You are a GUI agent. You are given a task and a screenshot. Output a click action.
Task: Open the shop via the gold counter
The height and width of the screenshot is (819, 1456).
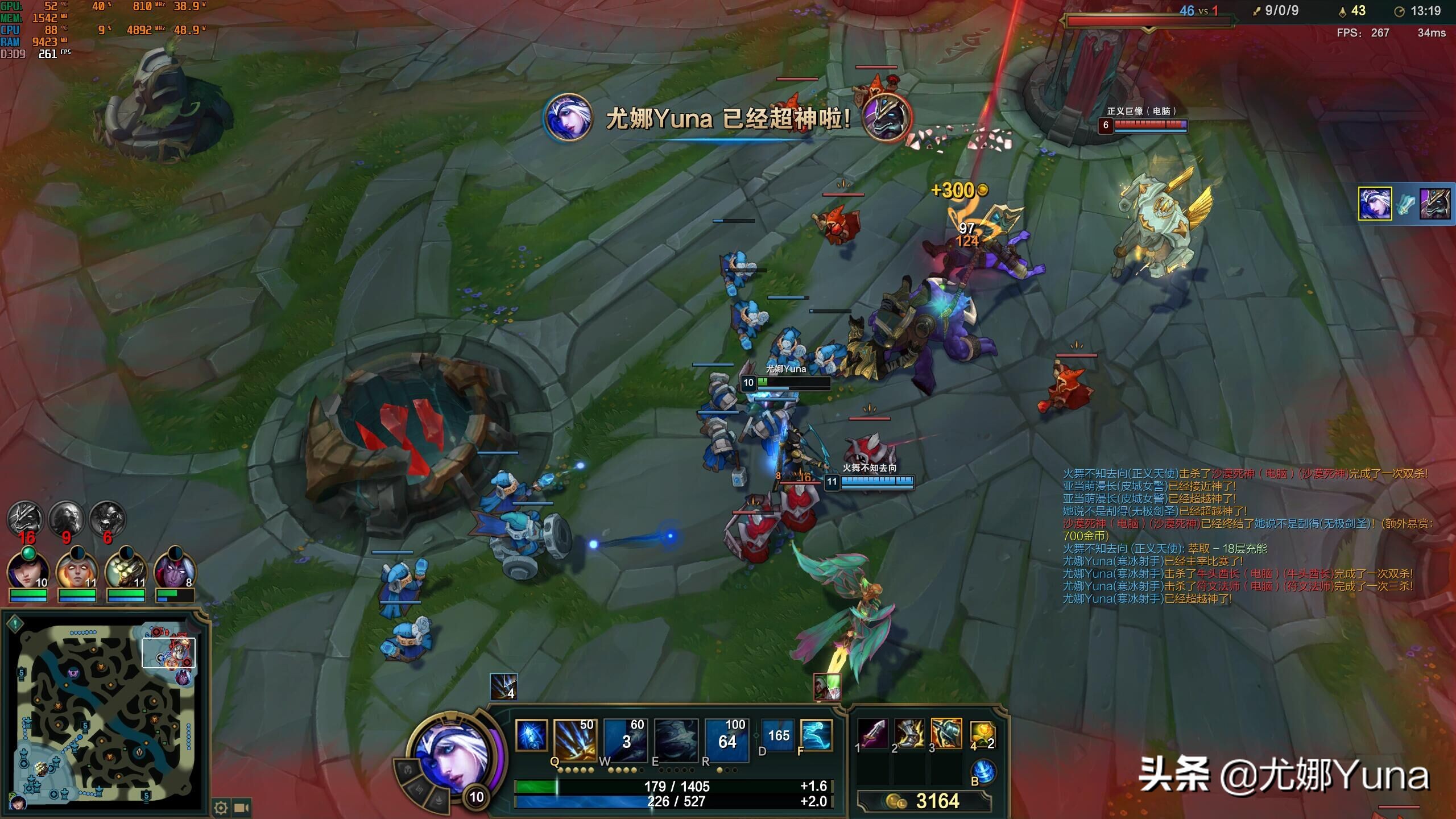click(x=924, y=801)
